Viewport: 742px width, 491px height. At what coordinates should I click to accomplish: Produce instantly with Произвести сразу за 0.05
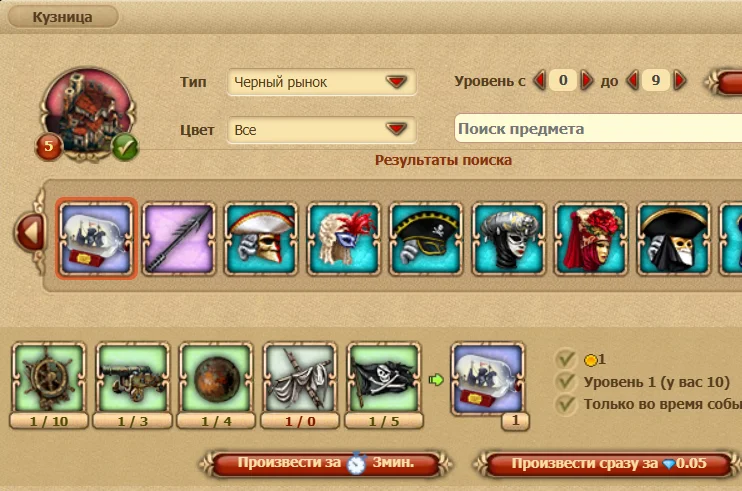[607, 464]
